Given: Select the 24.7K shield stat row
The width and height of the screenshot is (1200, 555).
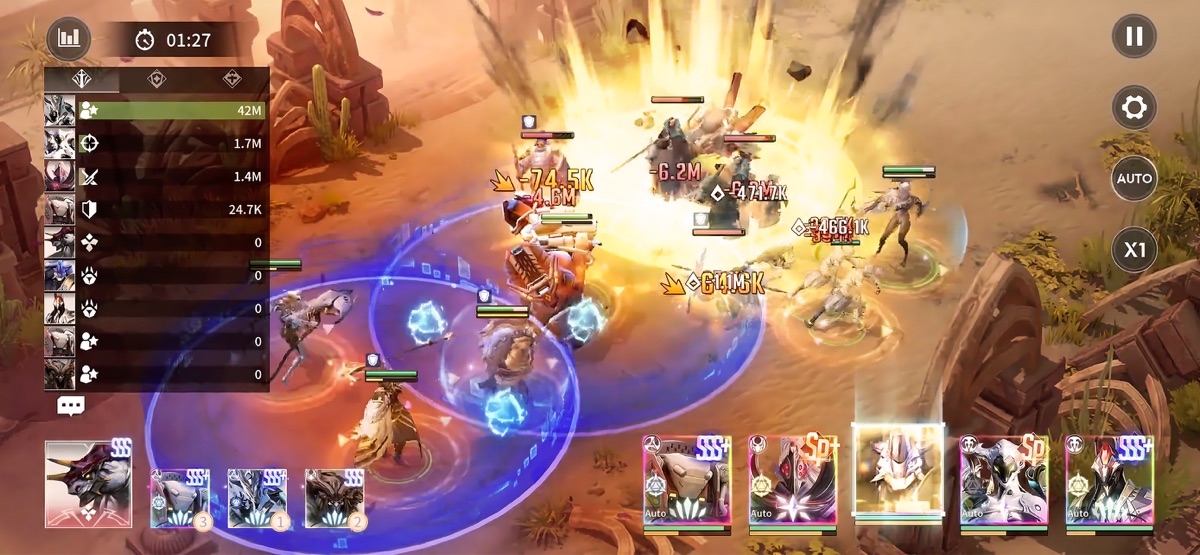Looking at the screenshot, I should tap(157, 209).
